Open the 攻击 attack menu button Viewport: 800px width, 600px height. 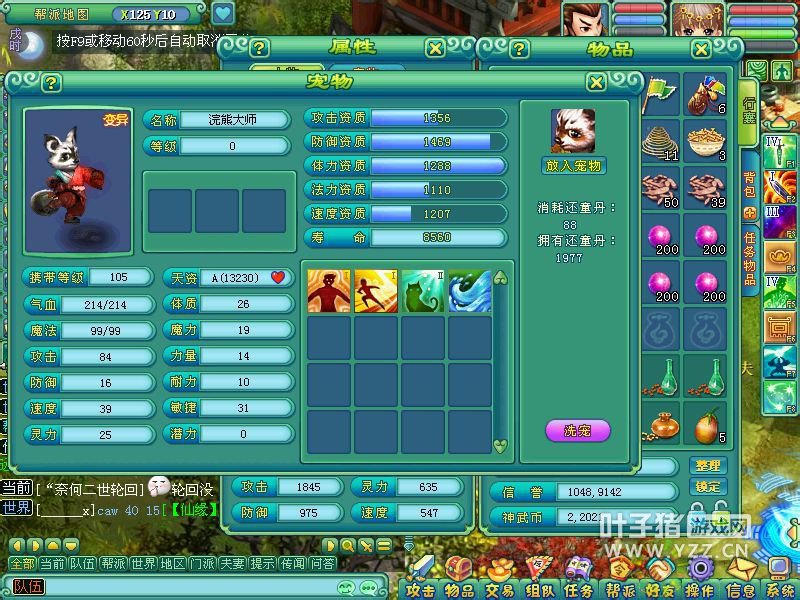[x=420, y=590]
